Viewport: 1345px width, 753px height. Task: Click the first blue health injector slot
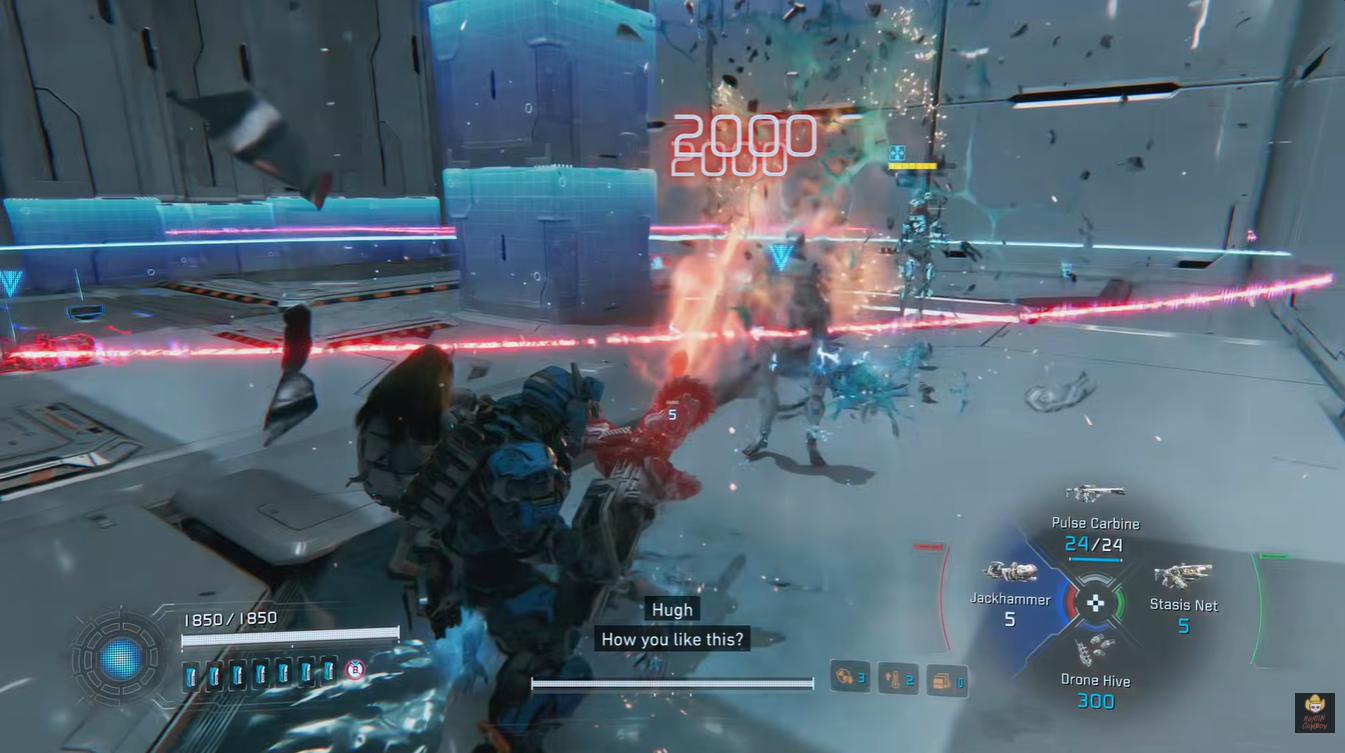pyautogui.click(x=191, y=675)
